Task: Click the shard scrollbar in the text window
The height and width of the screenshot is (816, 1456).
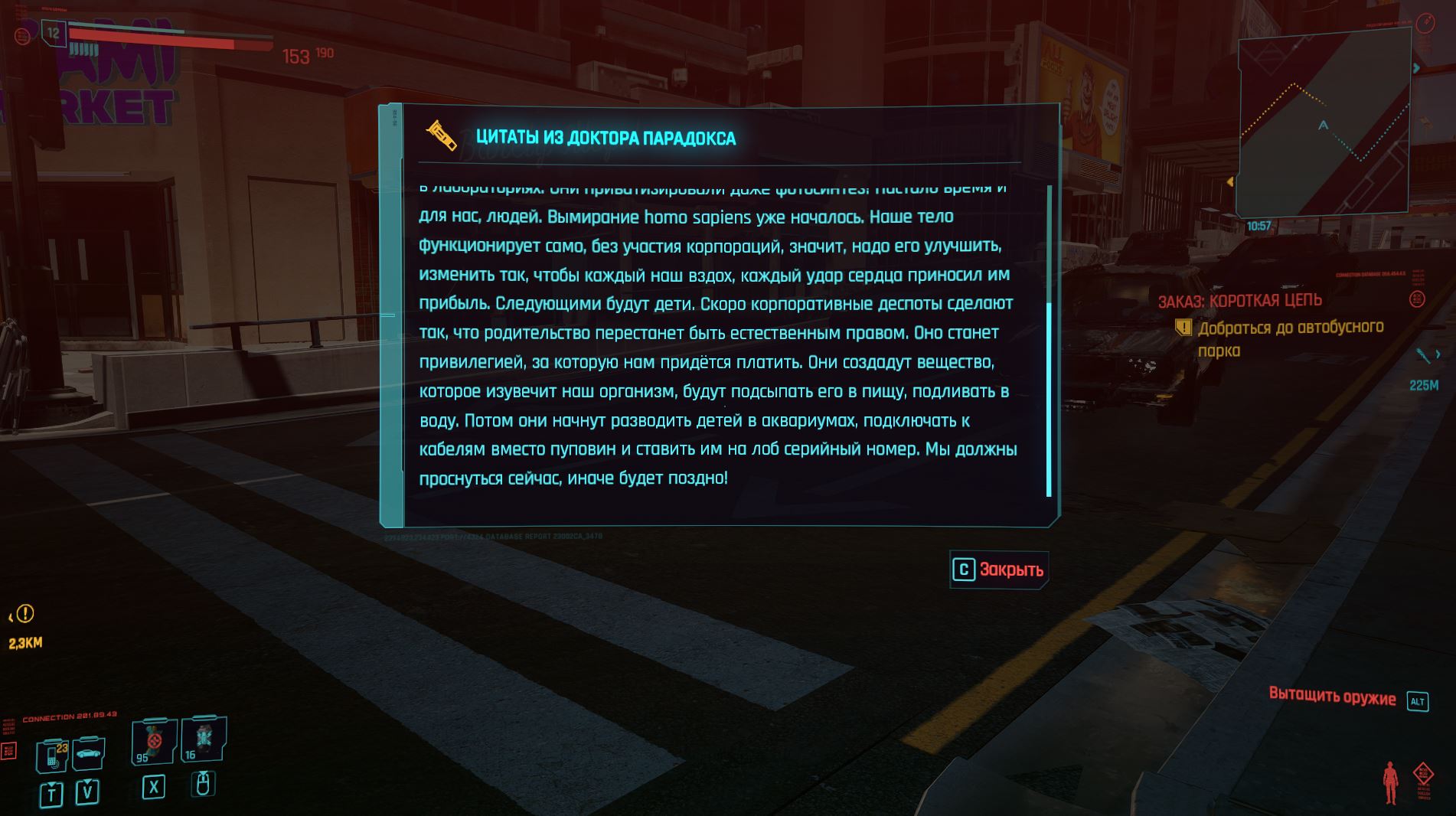Action: 1049,398
